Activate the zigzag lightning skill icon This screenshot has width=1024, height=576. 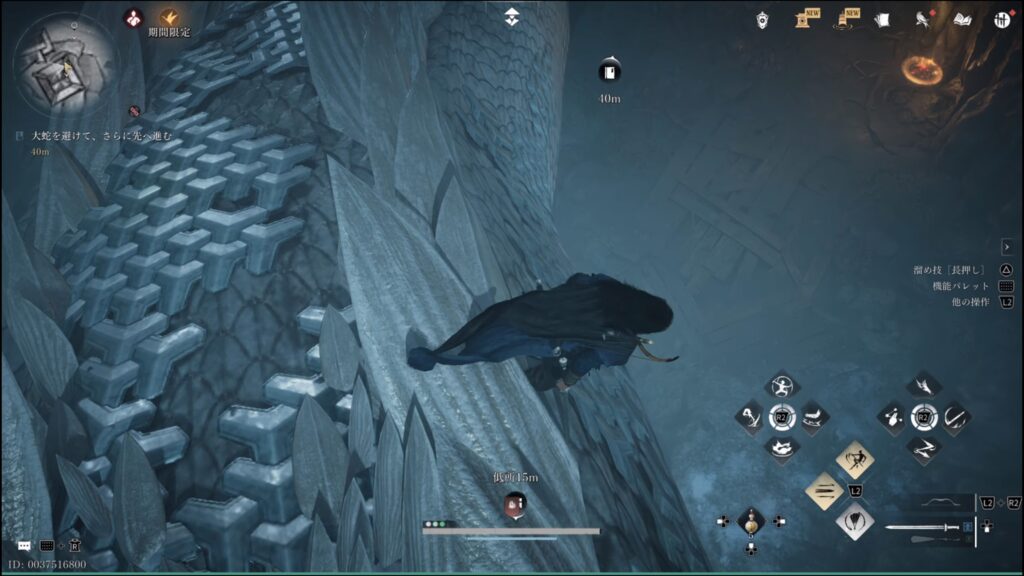point(922,448)
